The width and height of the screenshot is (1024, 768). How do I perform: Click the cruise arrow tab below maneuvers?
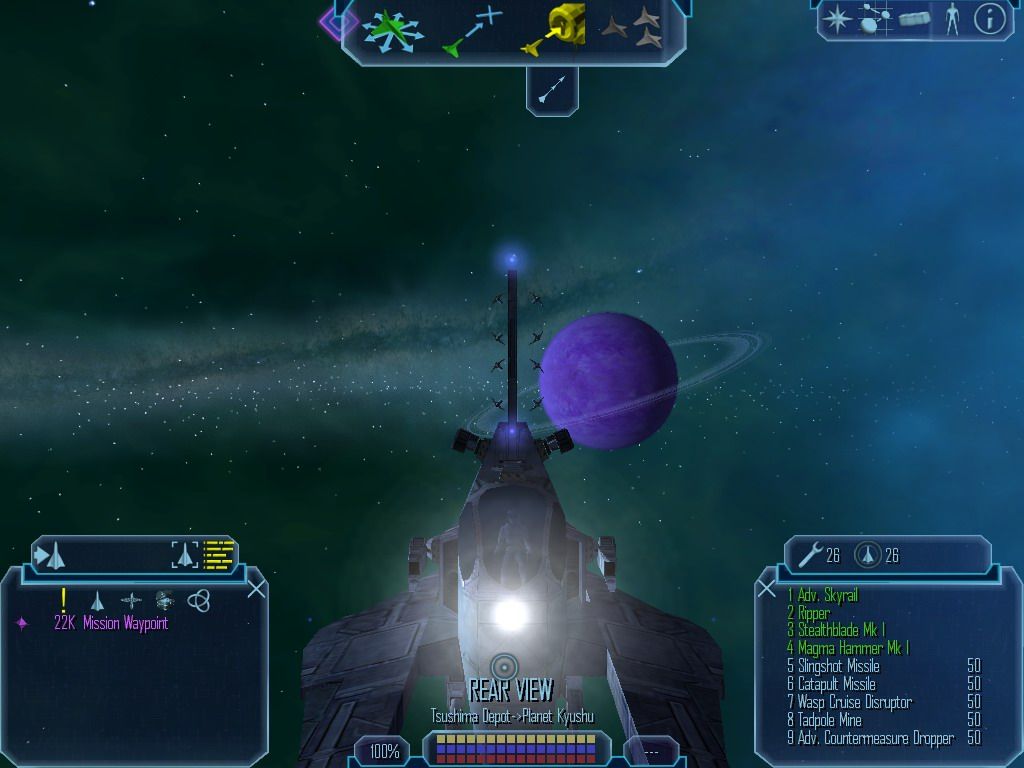[552, 93]
